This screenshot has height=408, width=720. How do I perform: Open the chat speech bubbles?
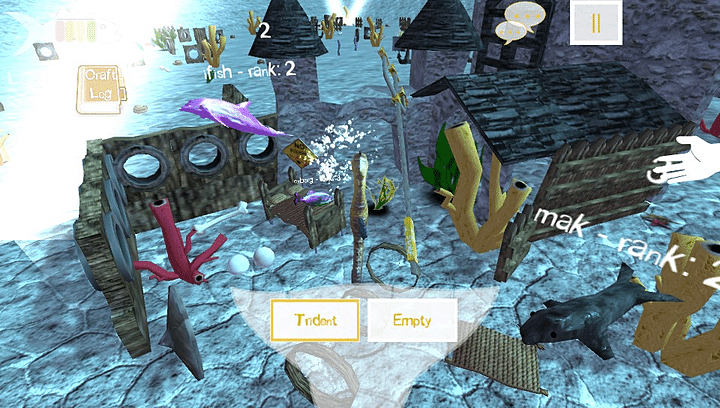click(x=523, y=22)
